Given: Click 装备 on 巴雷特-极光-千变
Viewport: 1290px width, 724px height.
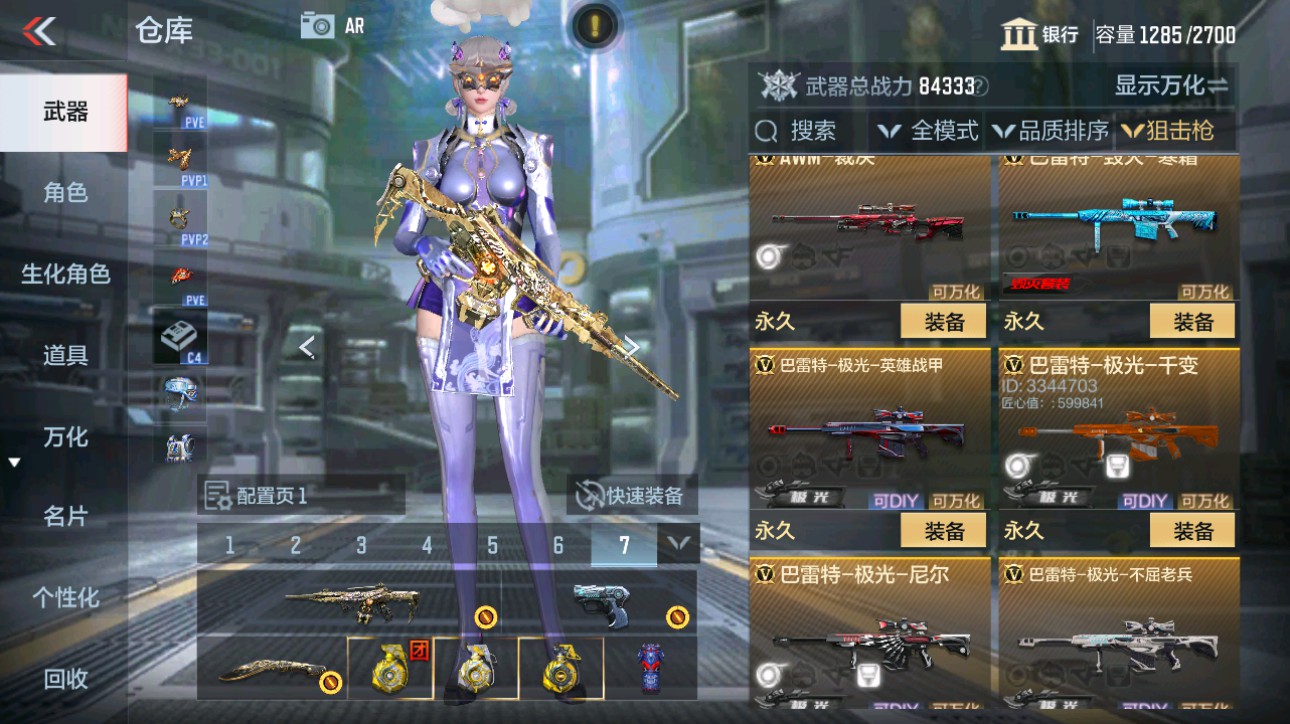Looking at the screenshot, I should pos(1191,530).
